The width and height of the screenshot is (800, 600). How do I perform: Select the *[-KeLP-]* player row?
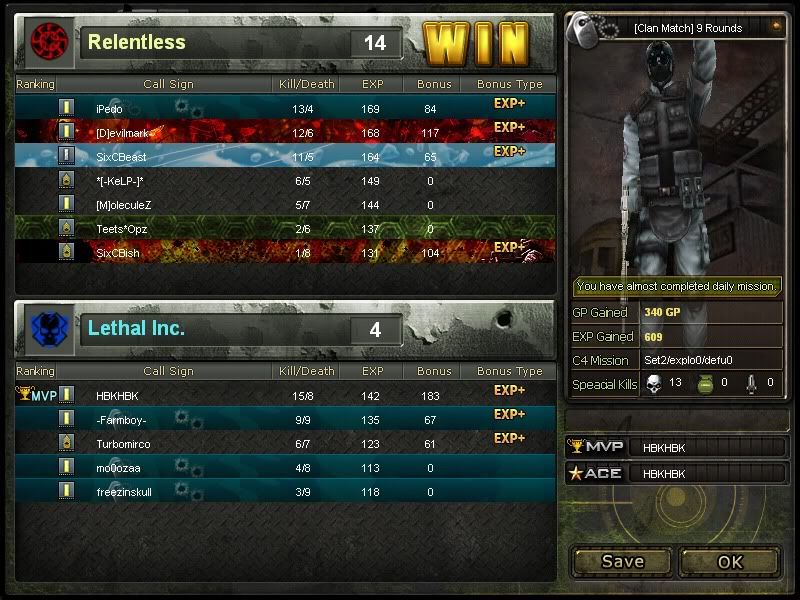(x=285, y=180)
